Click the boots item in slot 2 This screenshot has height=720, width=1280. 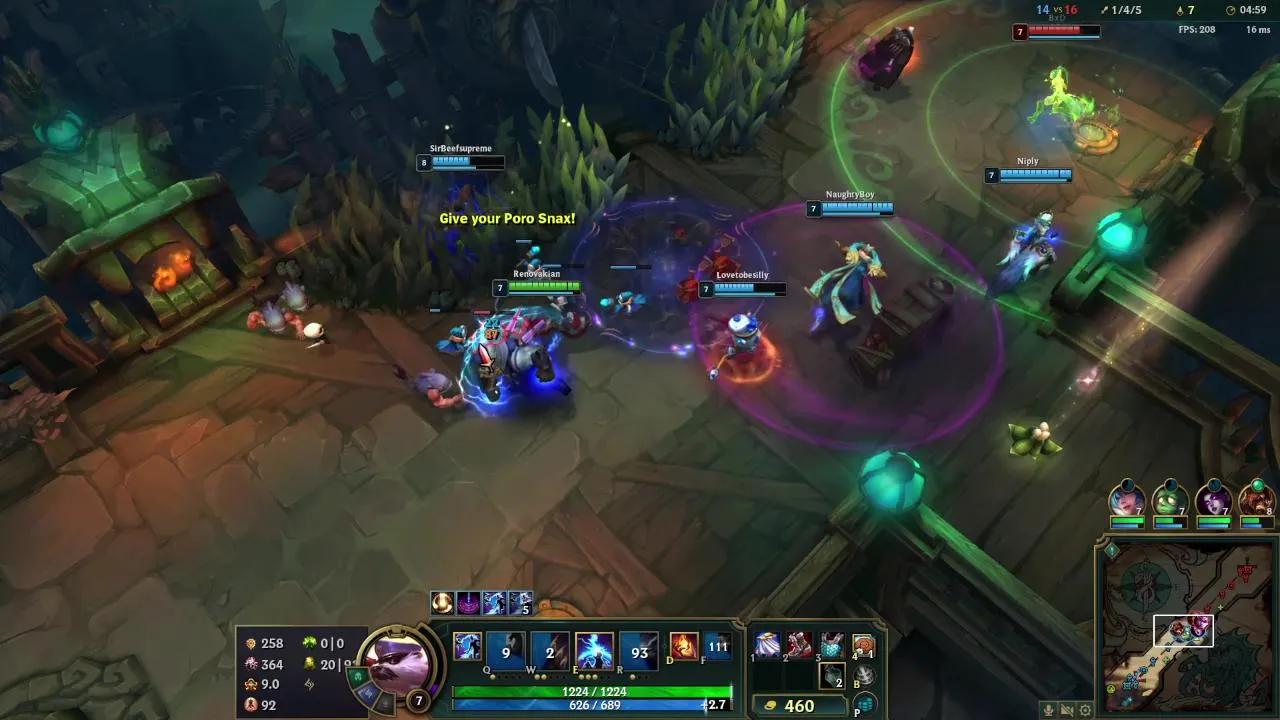point(797,646)
